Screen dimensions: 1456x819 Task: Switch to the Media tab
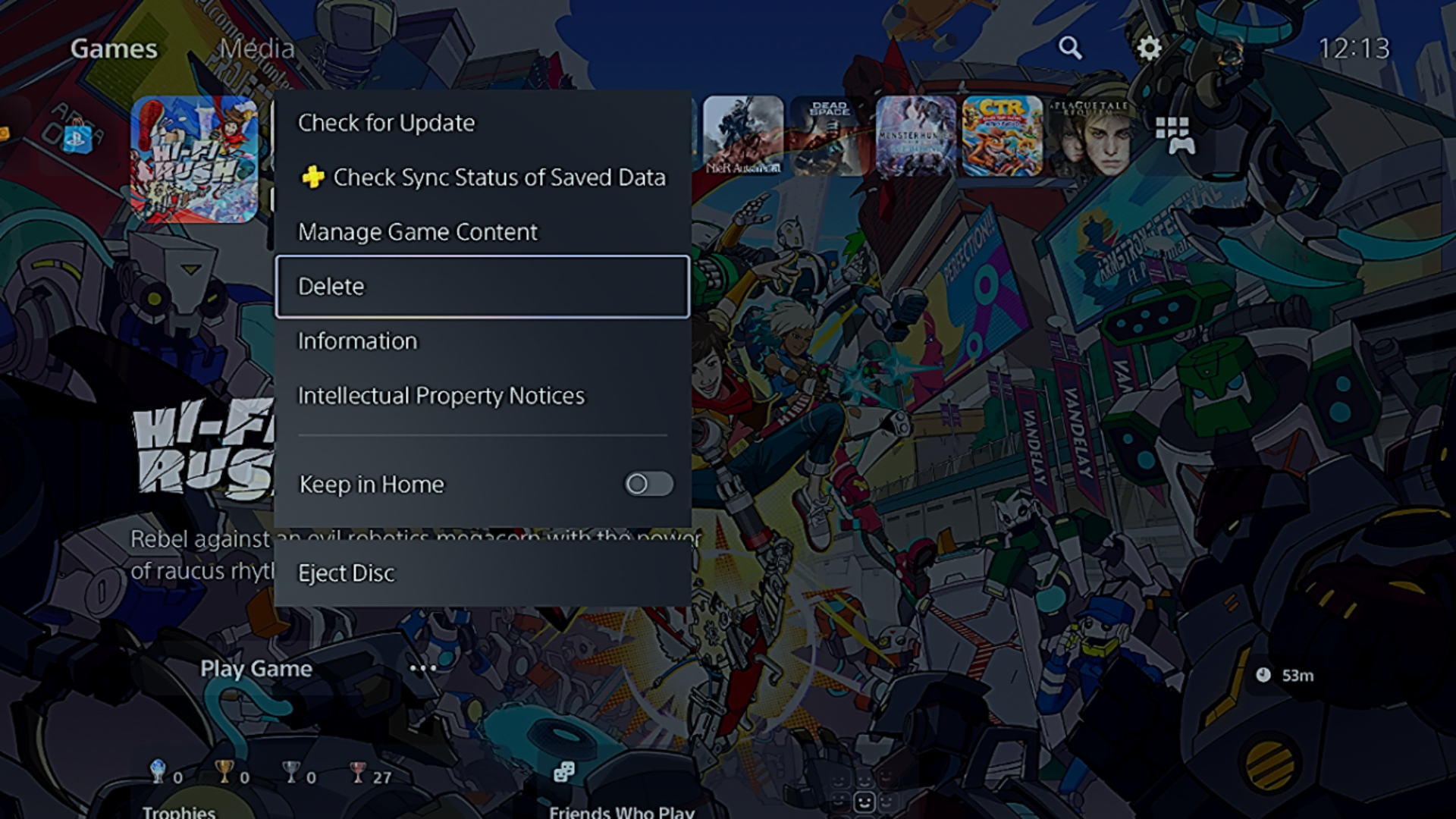pos(257,49)
